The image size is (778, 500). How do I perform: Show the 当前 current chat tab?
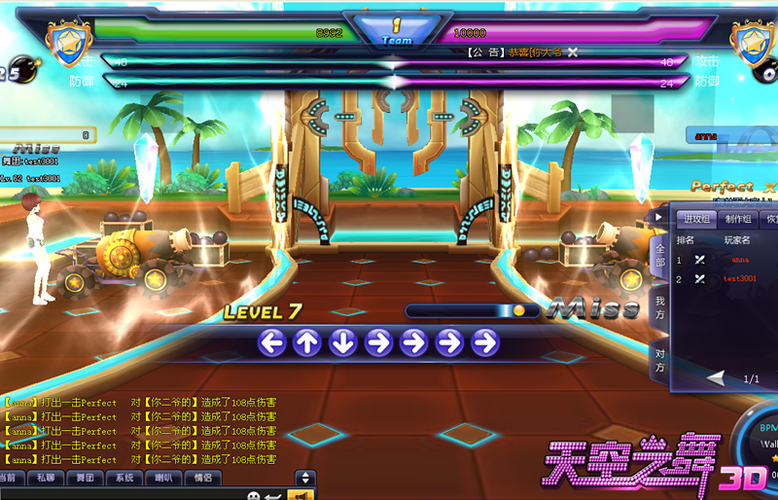[8, 478]
